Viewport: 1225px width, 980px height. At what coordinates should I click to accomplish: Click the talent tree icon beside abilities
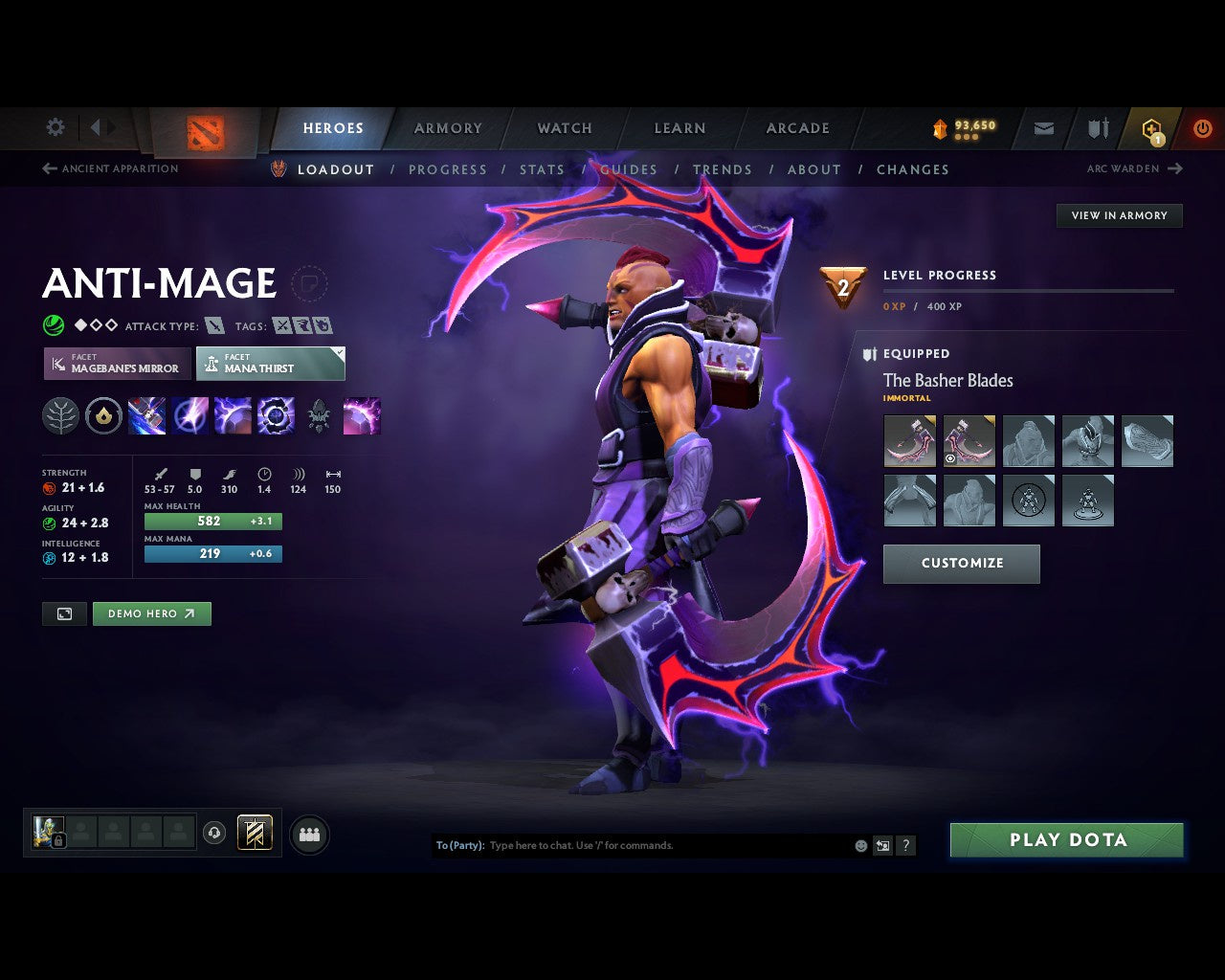tap(60, 415)
